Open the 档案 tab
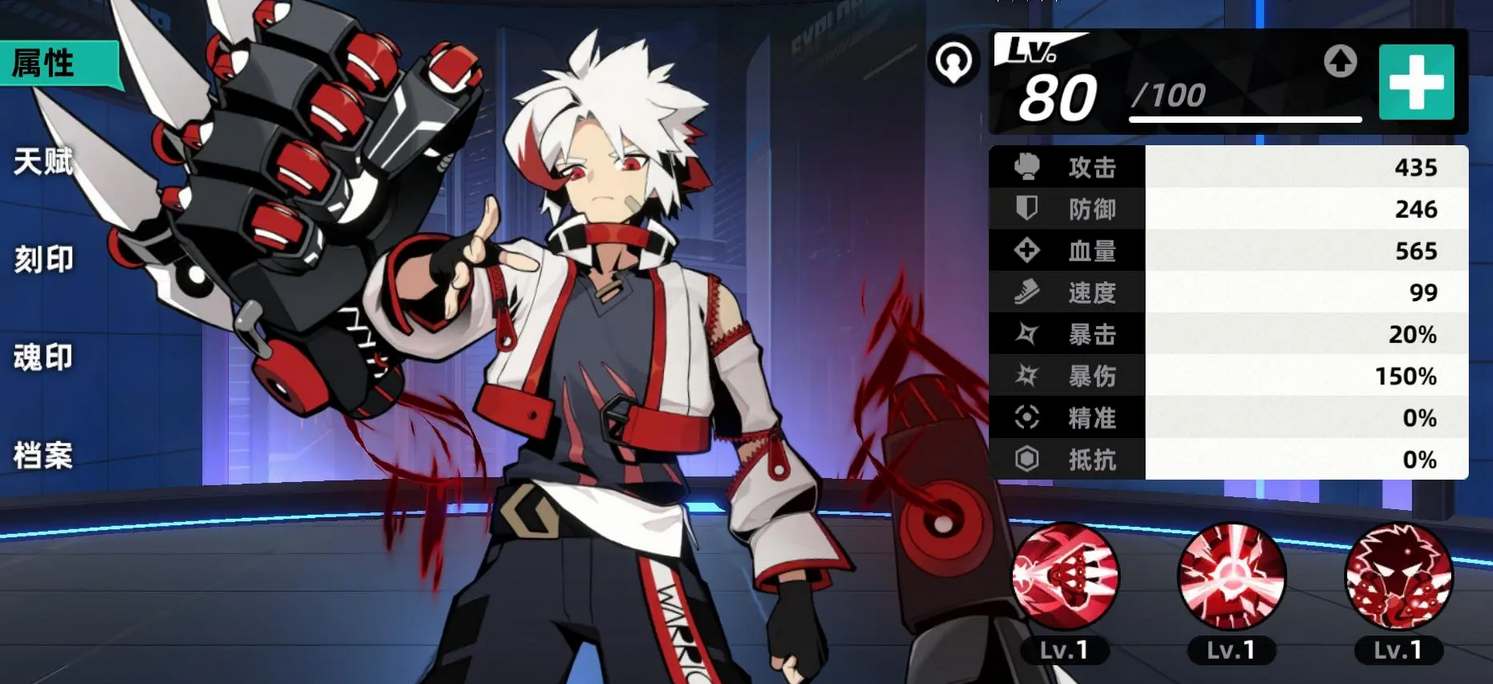The height and width of the screenshot is (684, 1493). click(44, 455)
